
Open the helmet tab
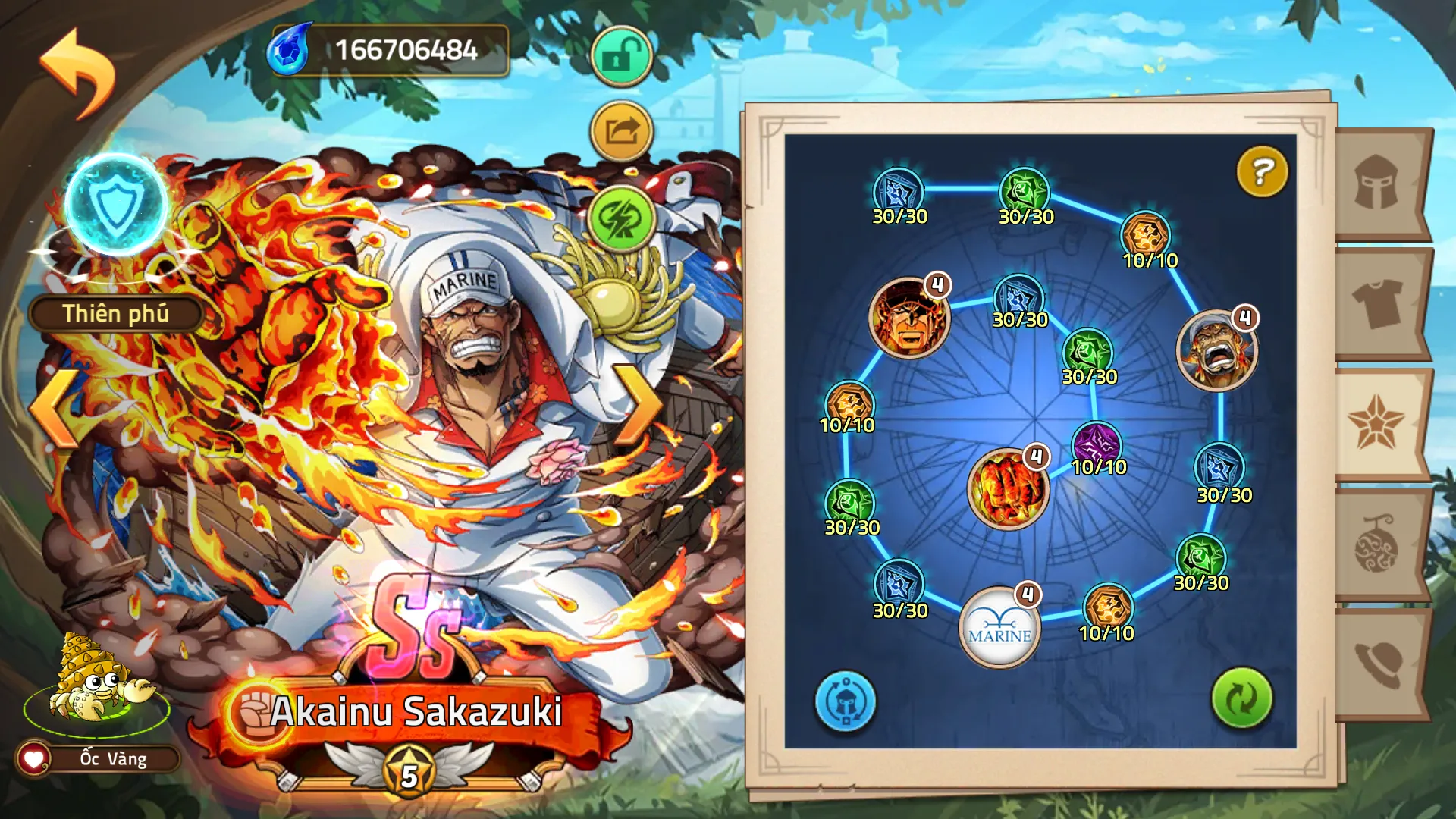(x=1376, y=184)
